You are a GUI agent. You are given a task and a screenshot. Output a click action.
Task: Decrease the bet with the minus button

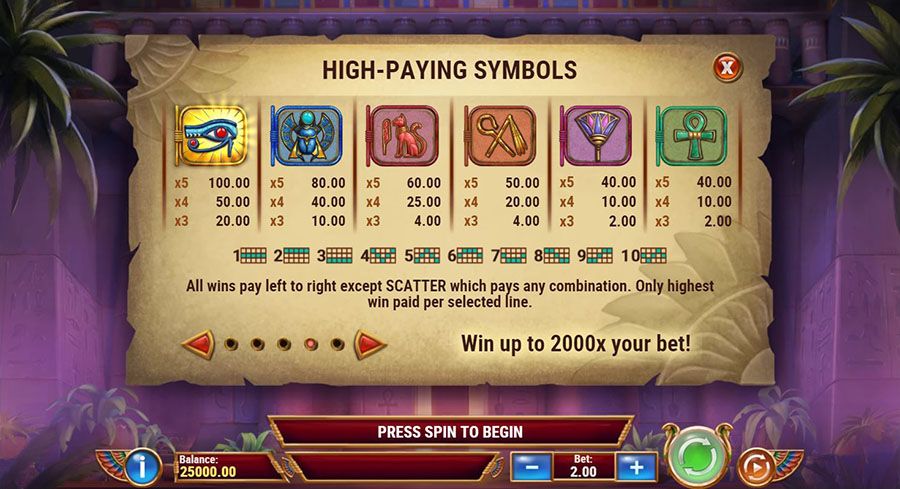click(x=532, y=466)
